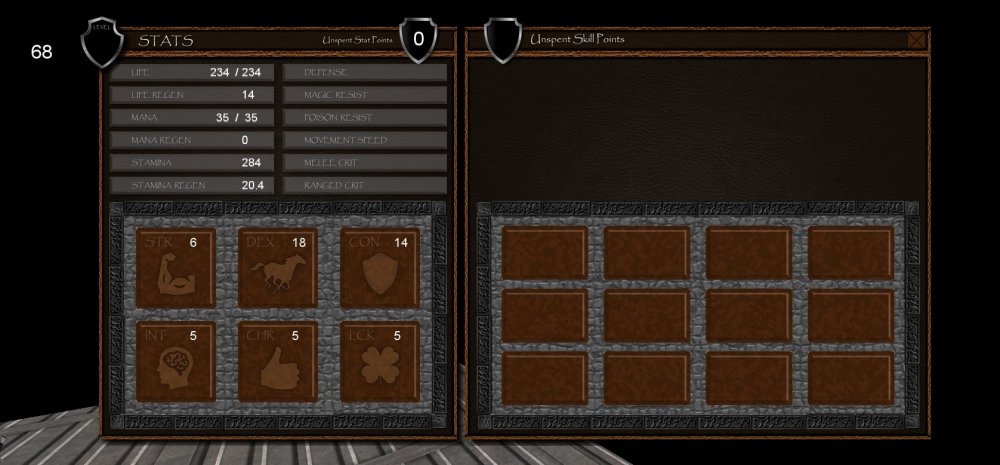Viewport: 1000px width, 465px height.
Task: Click the INT brain stat tile
Action: tap(175, 360)
